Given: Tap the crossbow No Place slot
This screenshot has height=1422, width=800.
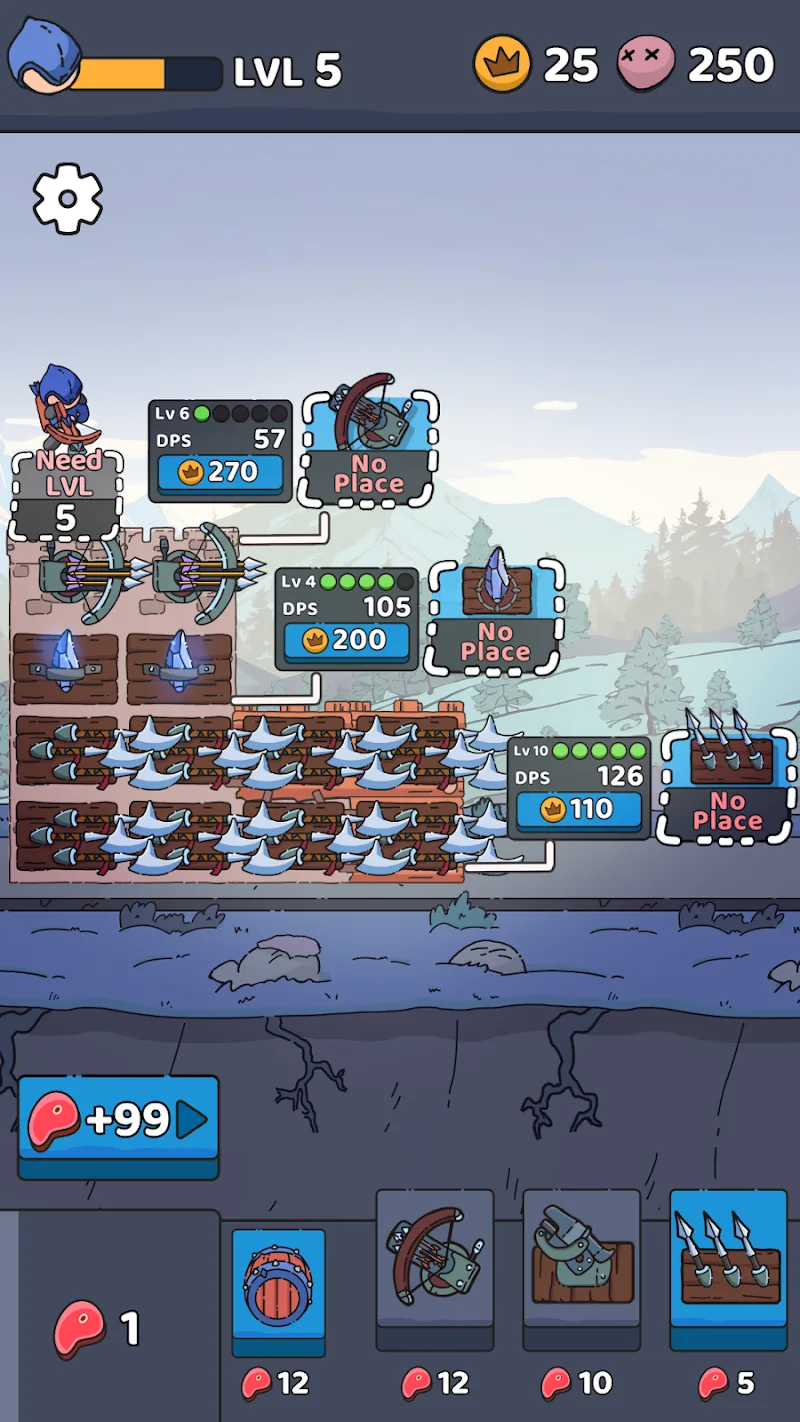Looking at the screenshot, I should pos(369,450).
